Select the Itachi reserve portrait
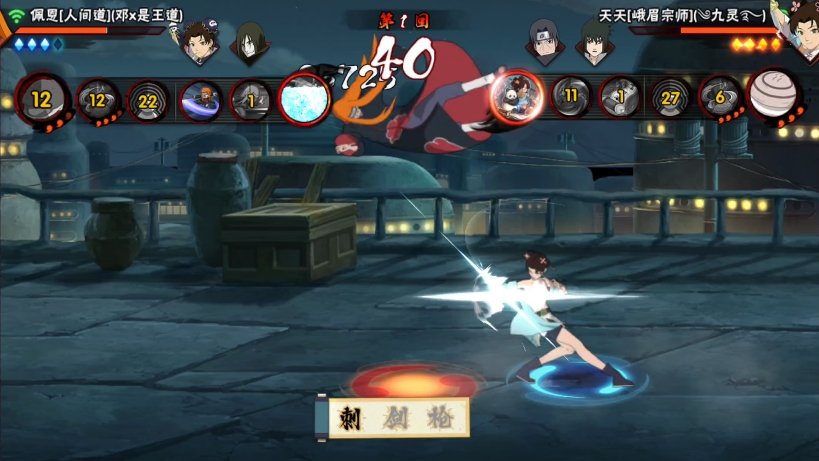Viewport: 819px width, 461px height. [x=543, y=41]
